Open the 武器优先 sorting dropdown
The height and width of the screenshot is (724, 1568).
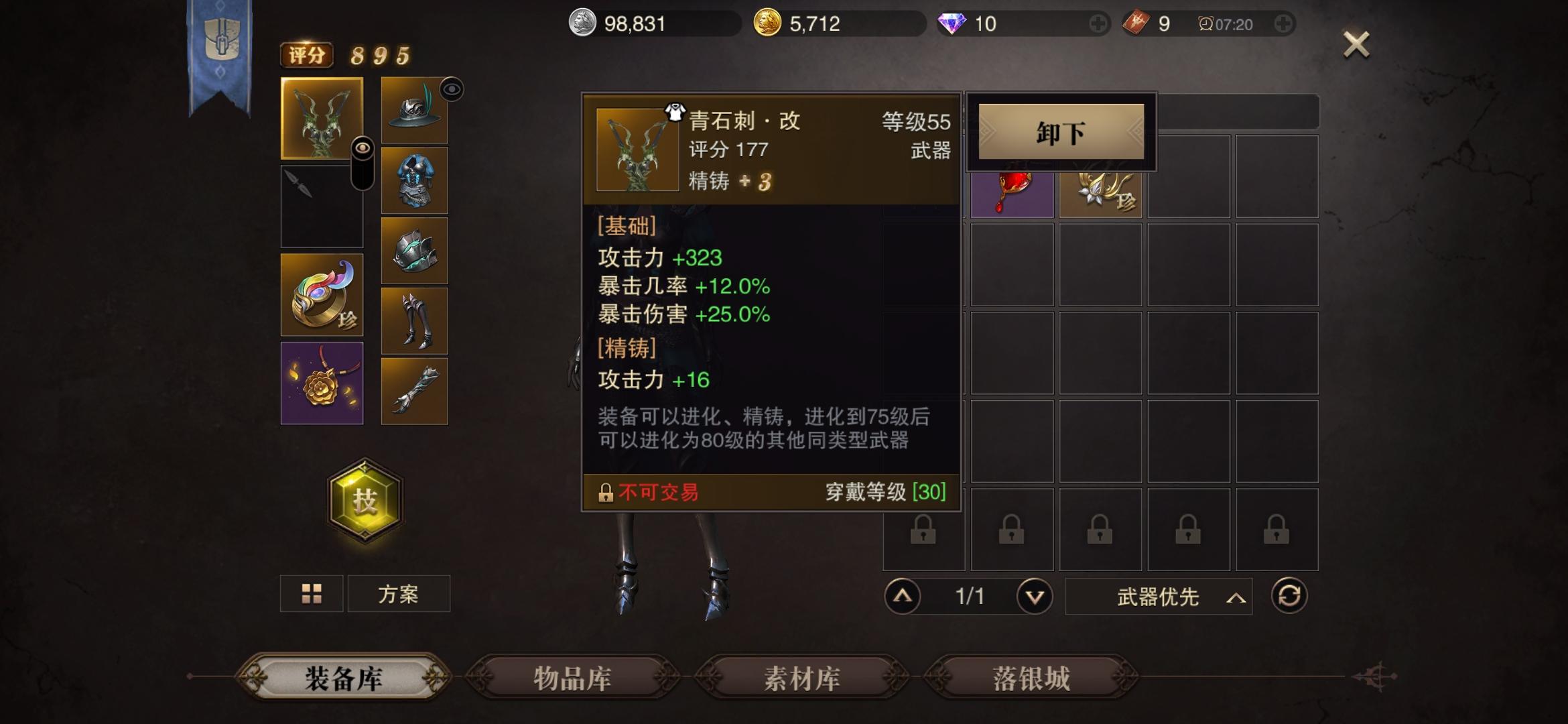pyautogui.click(x=1157, y=597)
